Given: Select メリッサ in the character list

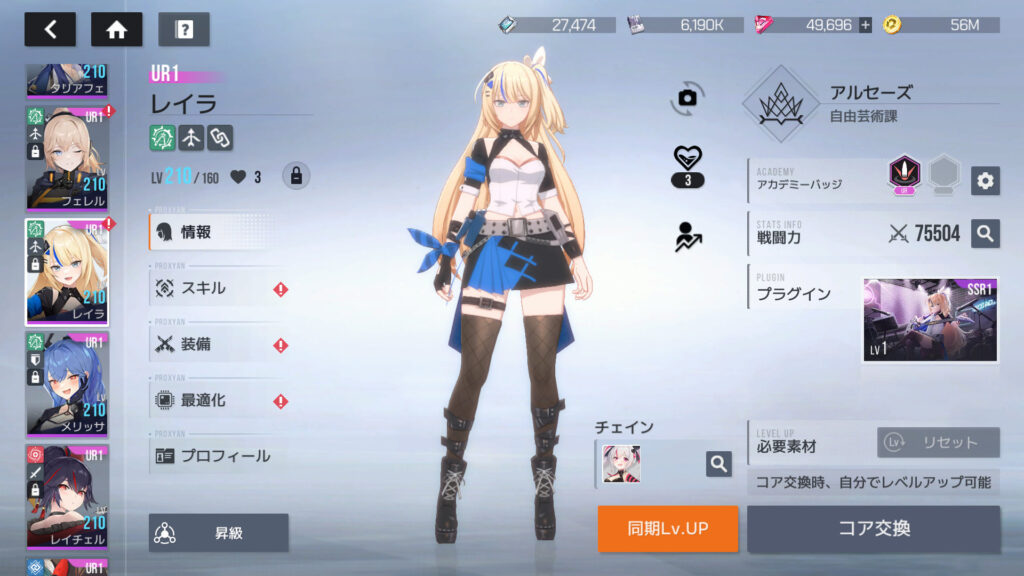Looking at the screenshot, I should pos(66,383).
